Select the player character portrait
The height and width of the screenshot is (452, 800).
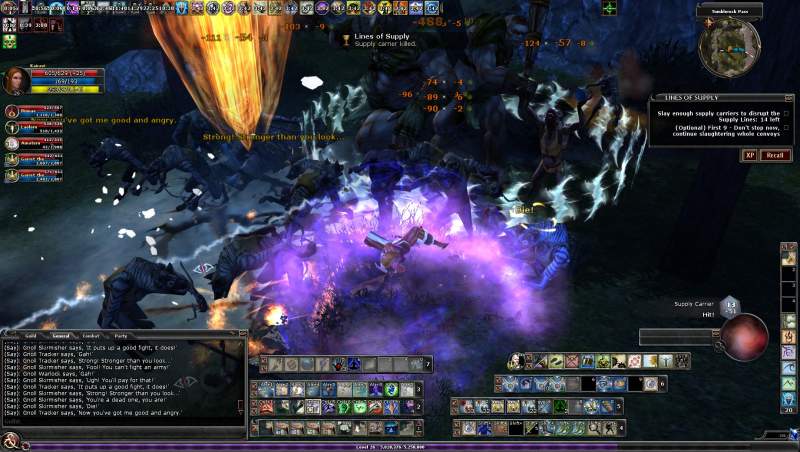click(x=14, y=81)
